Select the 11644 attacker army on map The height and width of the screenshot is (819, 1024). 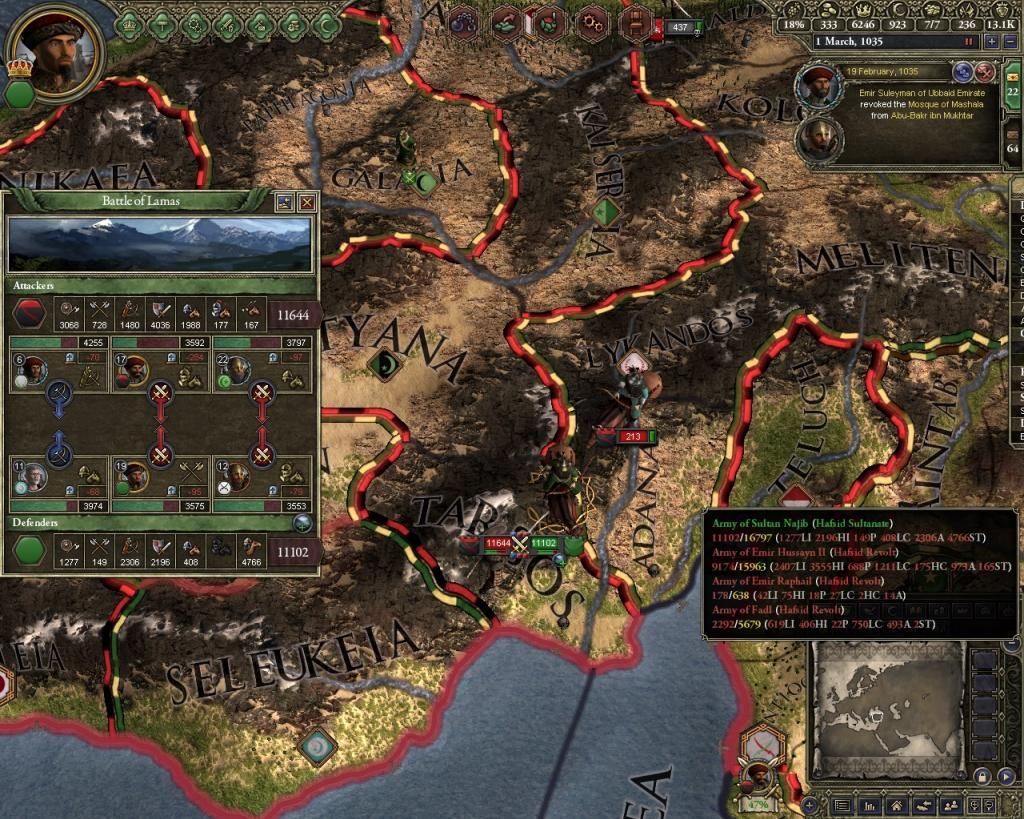tap(497, 543)
